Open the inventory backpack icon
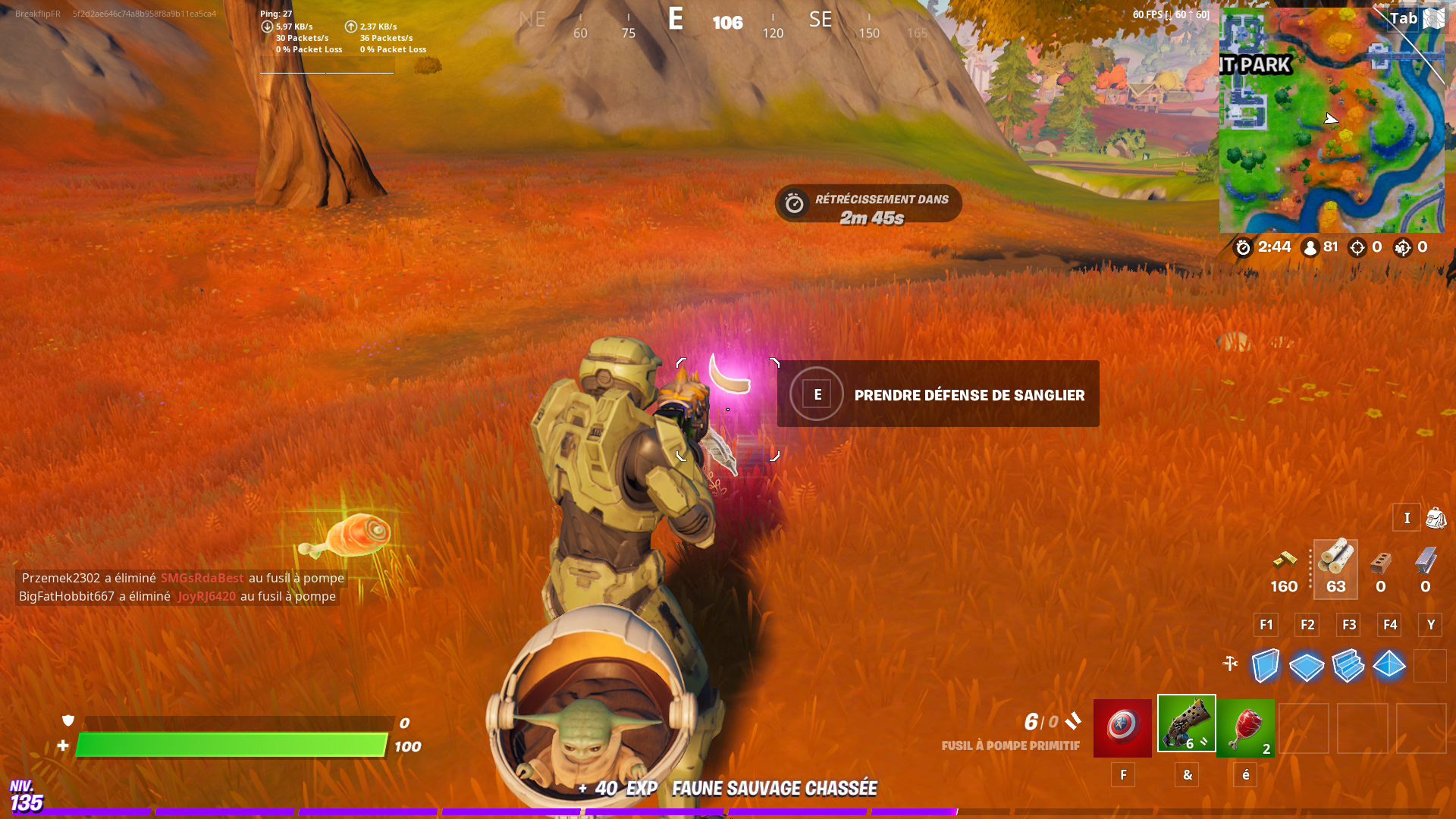 [1436, 518]
